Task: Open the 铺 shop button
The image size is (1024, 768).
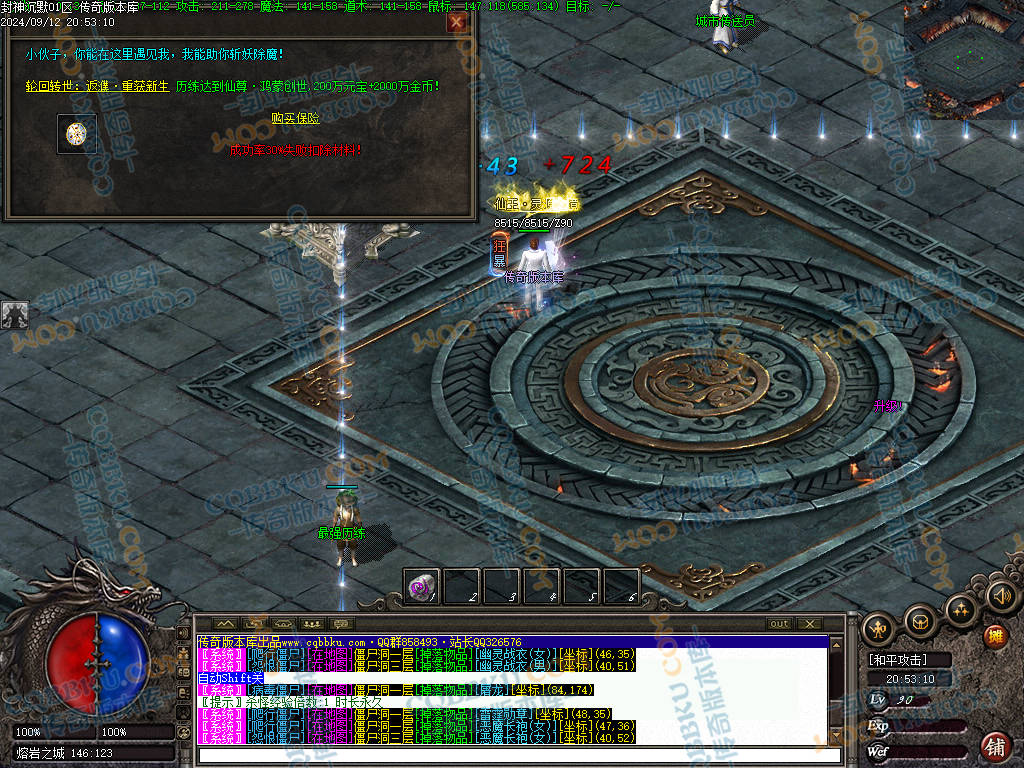Action: click(995, 745)
